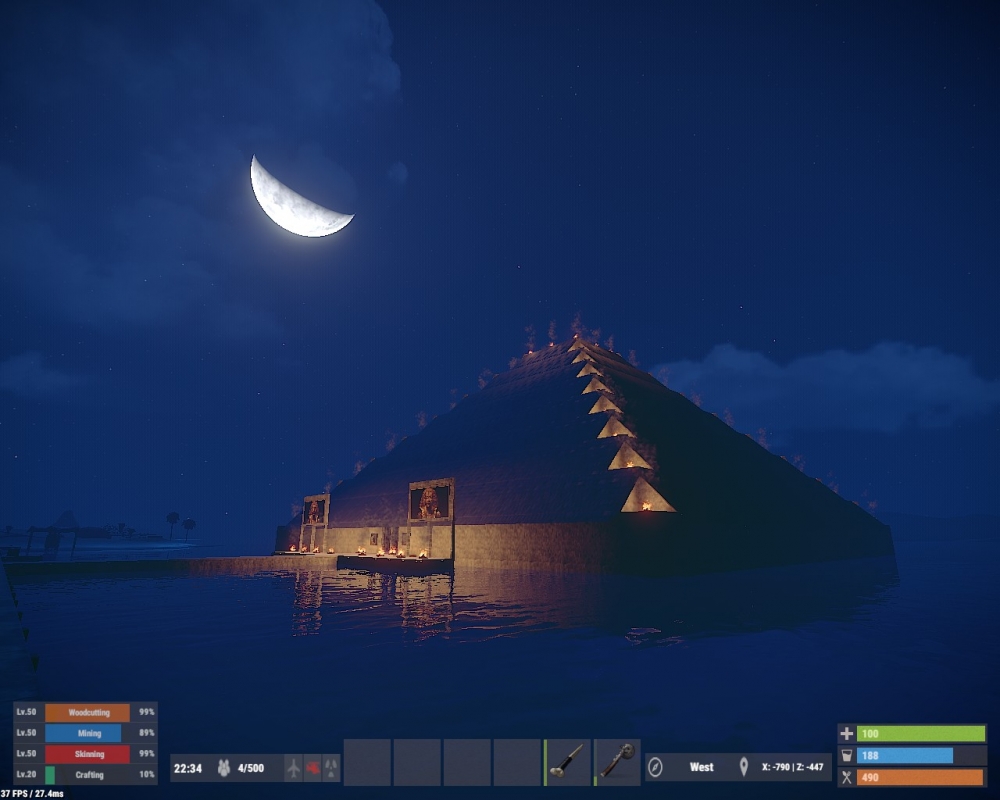
Task: Select the bone-handled knife hotbar slot
Action: coord(568,762)
